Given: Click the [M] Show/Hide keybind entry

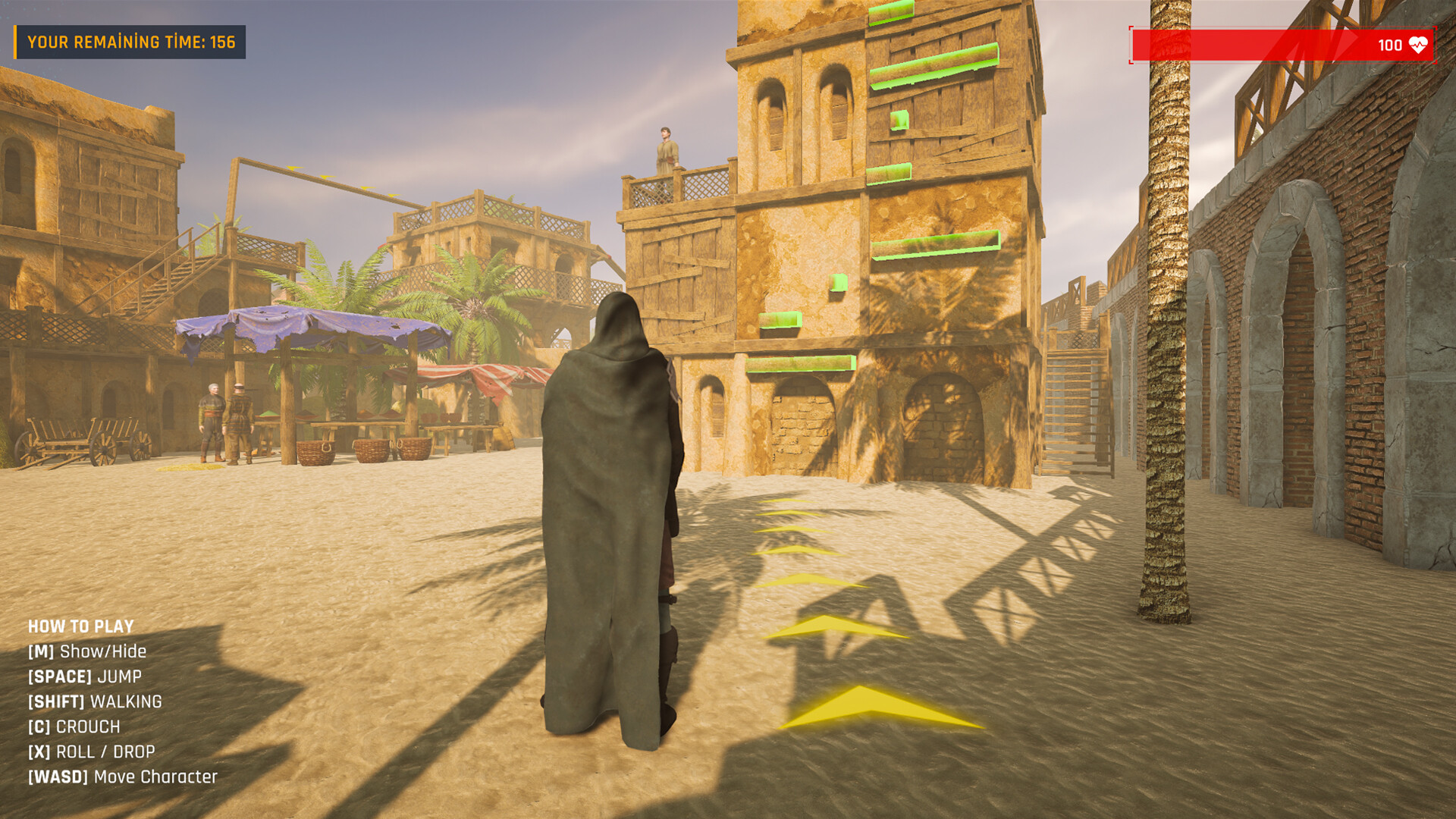Looking at the screenshot, I should coord(87,651).
